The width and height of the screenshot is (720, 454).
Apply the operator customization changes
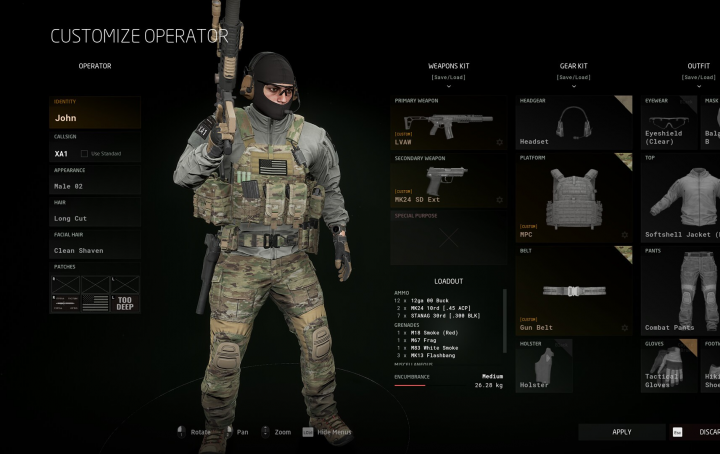tap(621, 432)
